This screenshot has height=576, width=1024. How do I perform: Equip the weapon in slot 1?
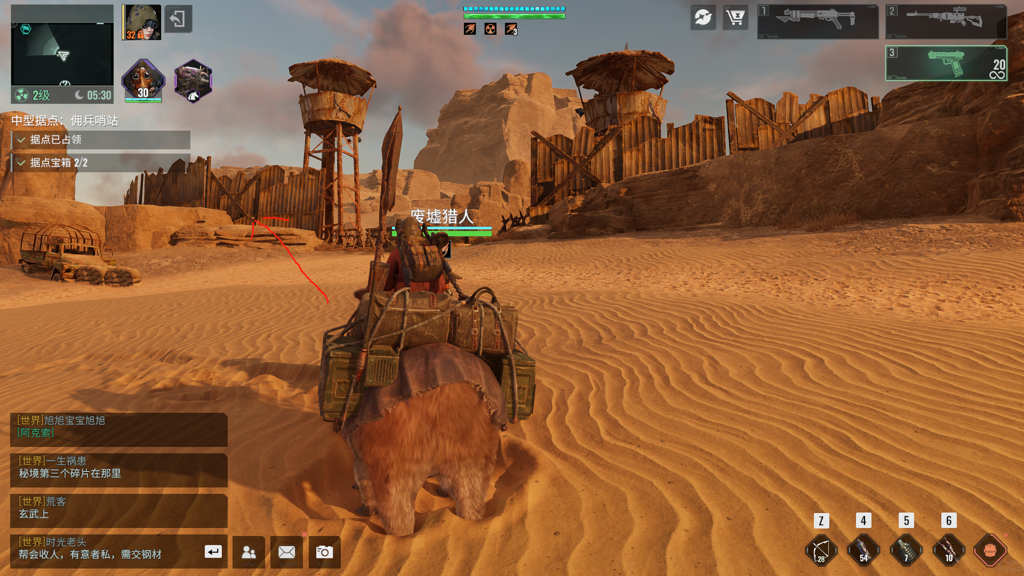[817, 21]
